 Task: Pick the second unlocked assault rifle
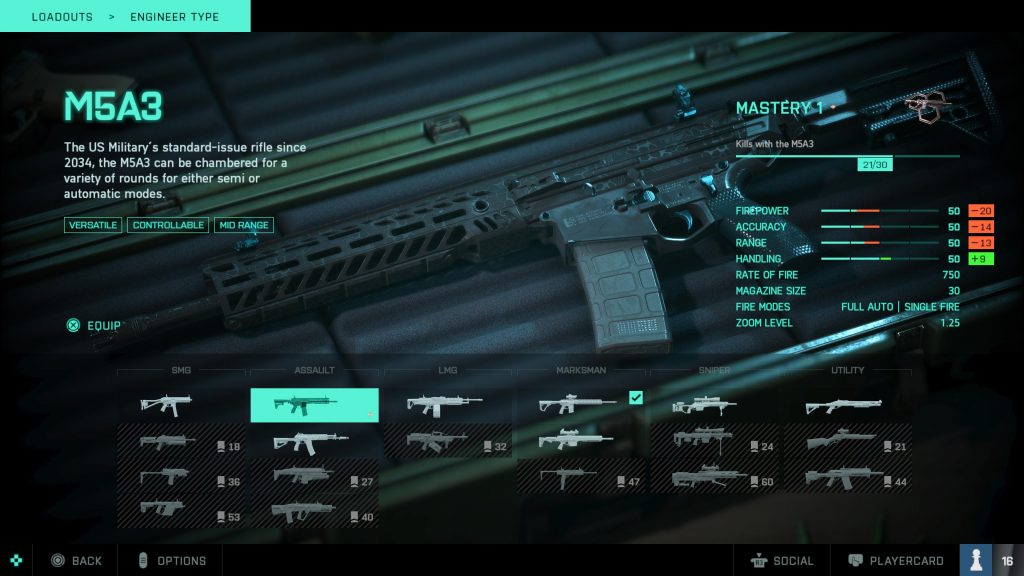tap(314, 440)
